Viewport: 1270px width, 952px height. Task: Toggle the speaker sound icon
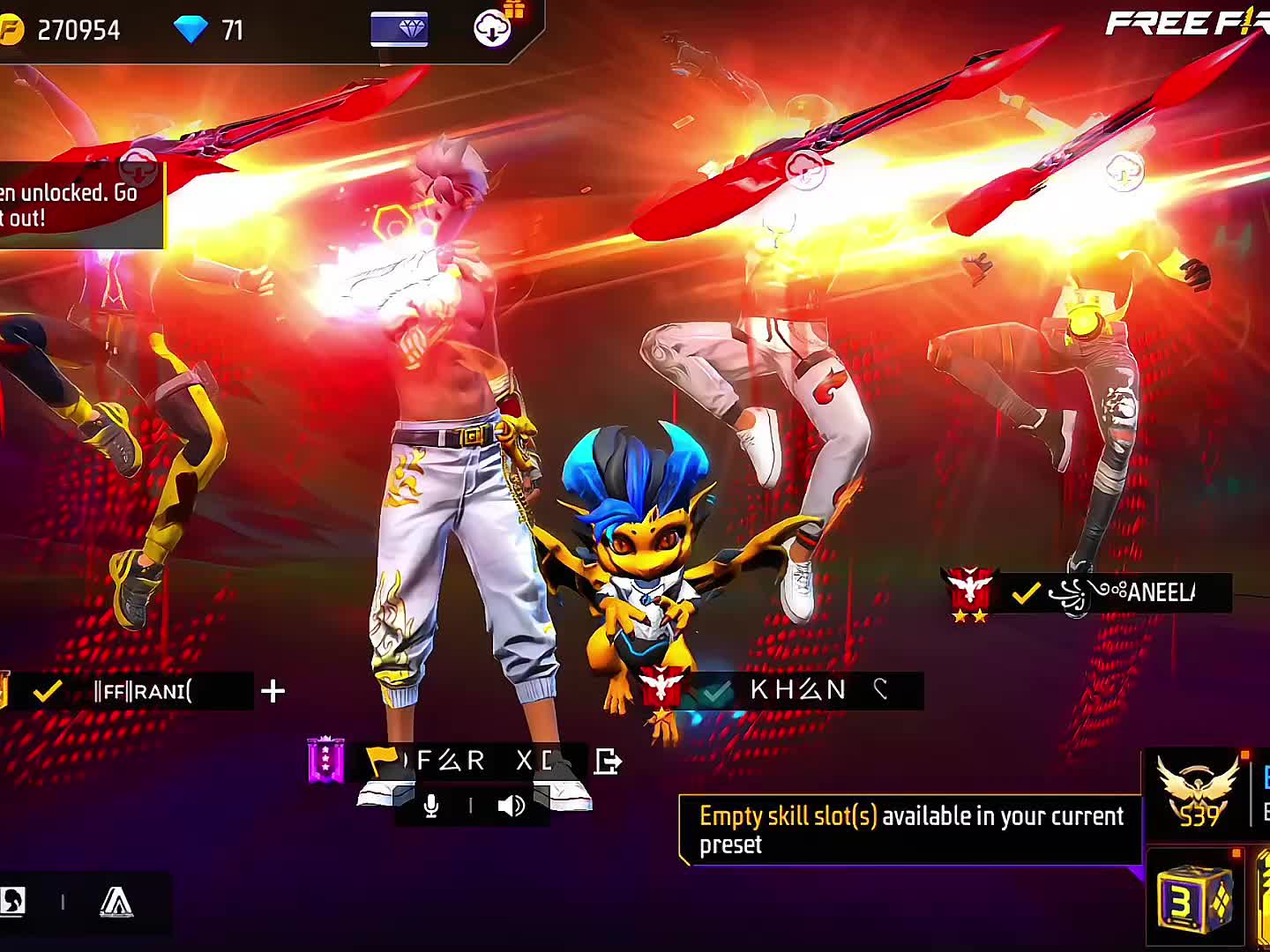(511, 806)
